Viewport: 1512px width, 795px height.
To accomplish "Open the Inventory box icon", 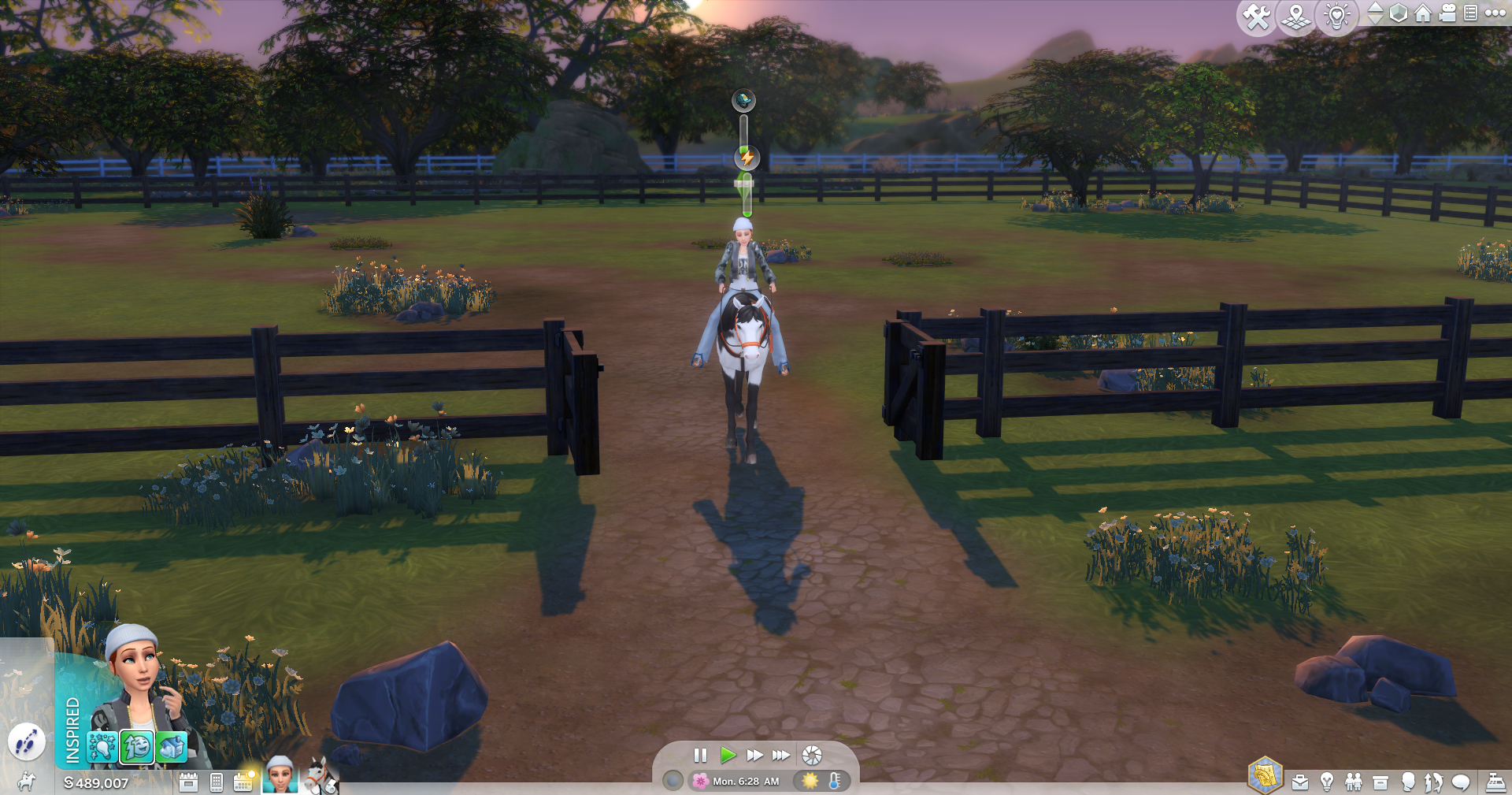I will click(x=1380, y=782).
